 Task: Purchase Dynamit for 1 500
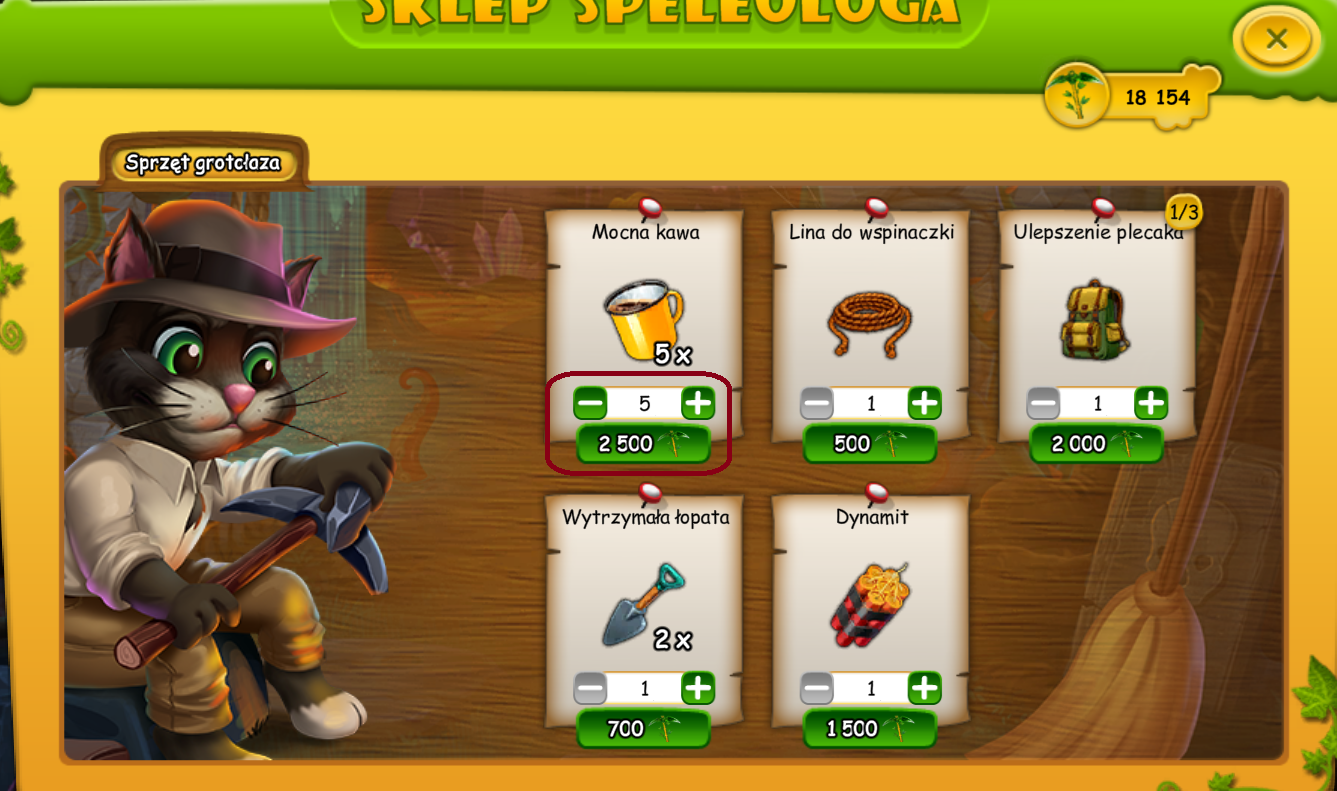[x=870, y=729]
